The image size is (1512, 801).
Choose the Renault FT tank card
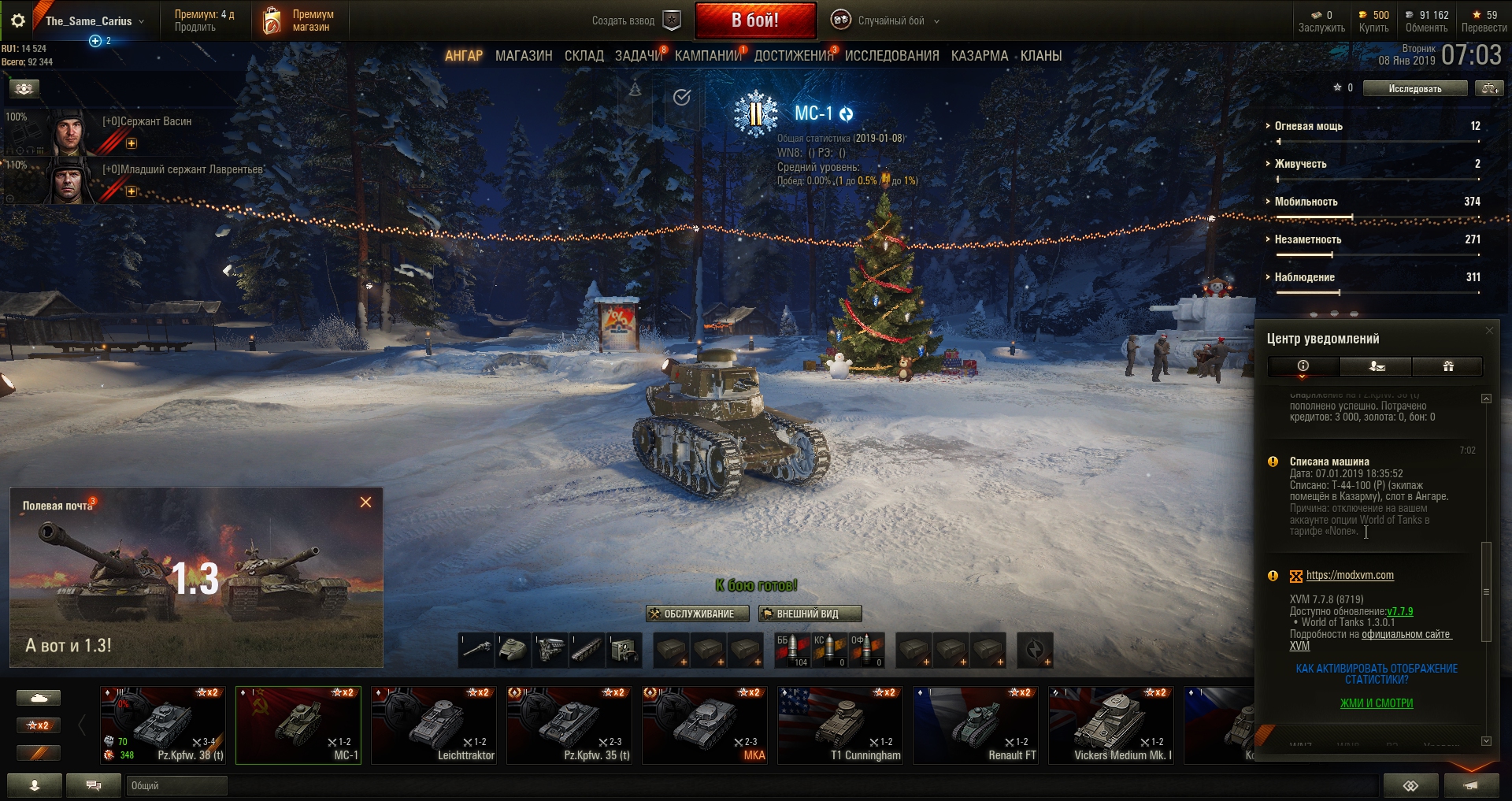[976, 725]
